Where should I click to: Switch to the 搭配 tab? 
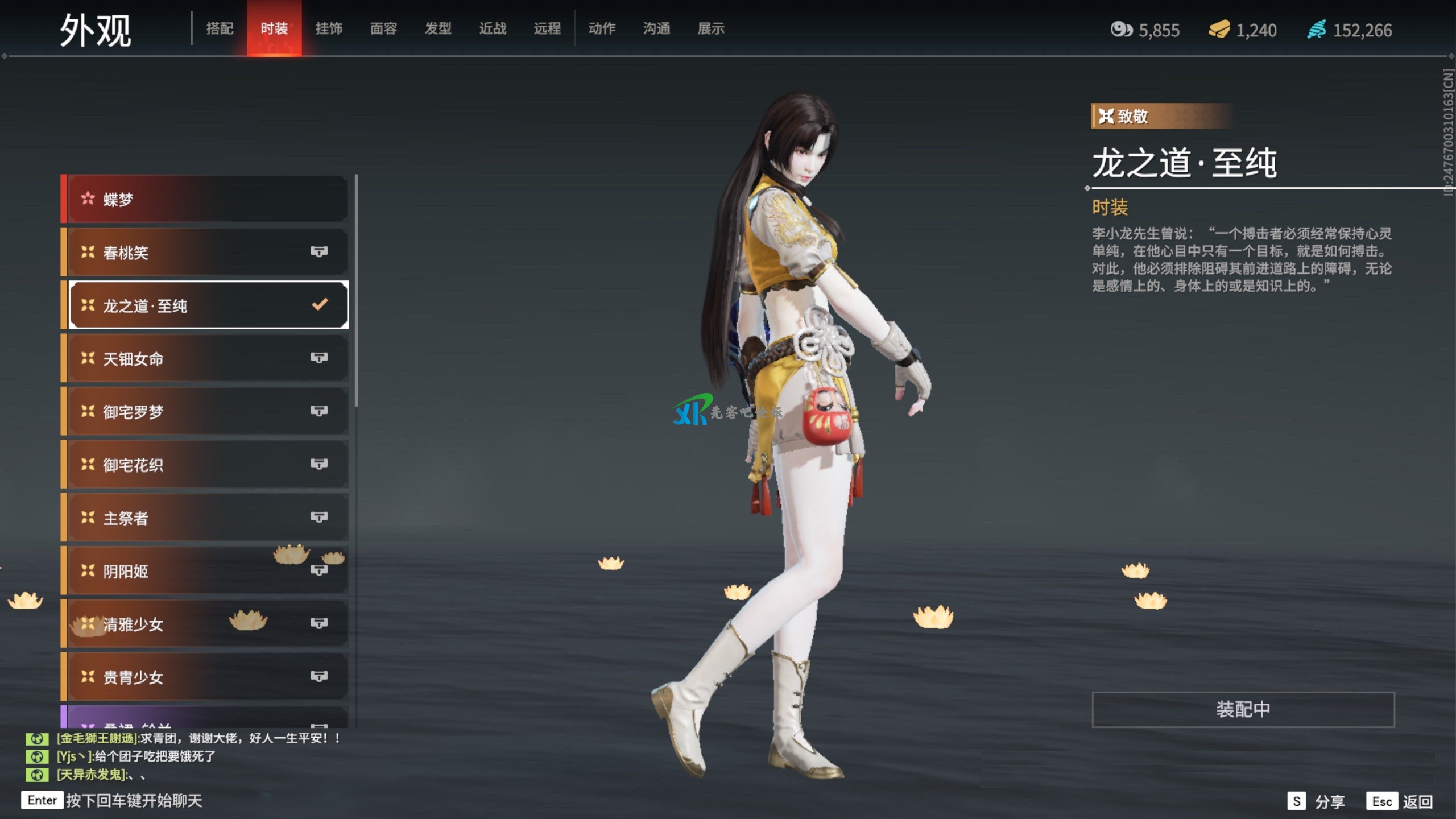[x=220, y=28]
